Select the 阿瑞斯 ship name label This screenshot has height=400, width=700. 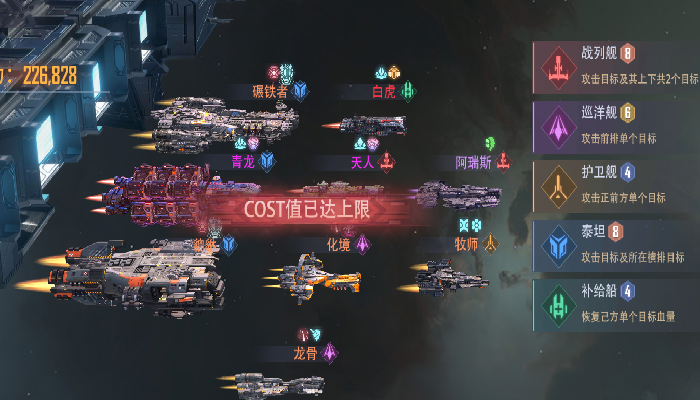point(473,161)
